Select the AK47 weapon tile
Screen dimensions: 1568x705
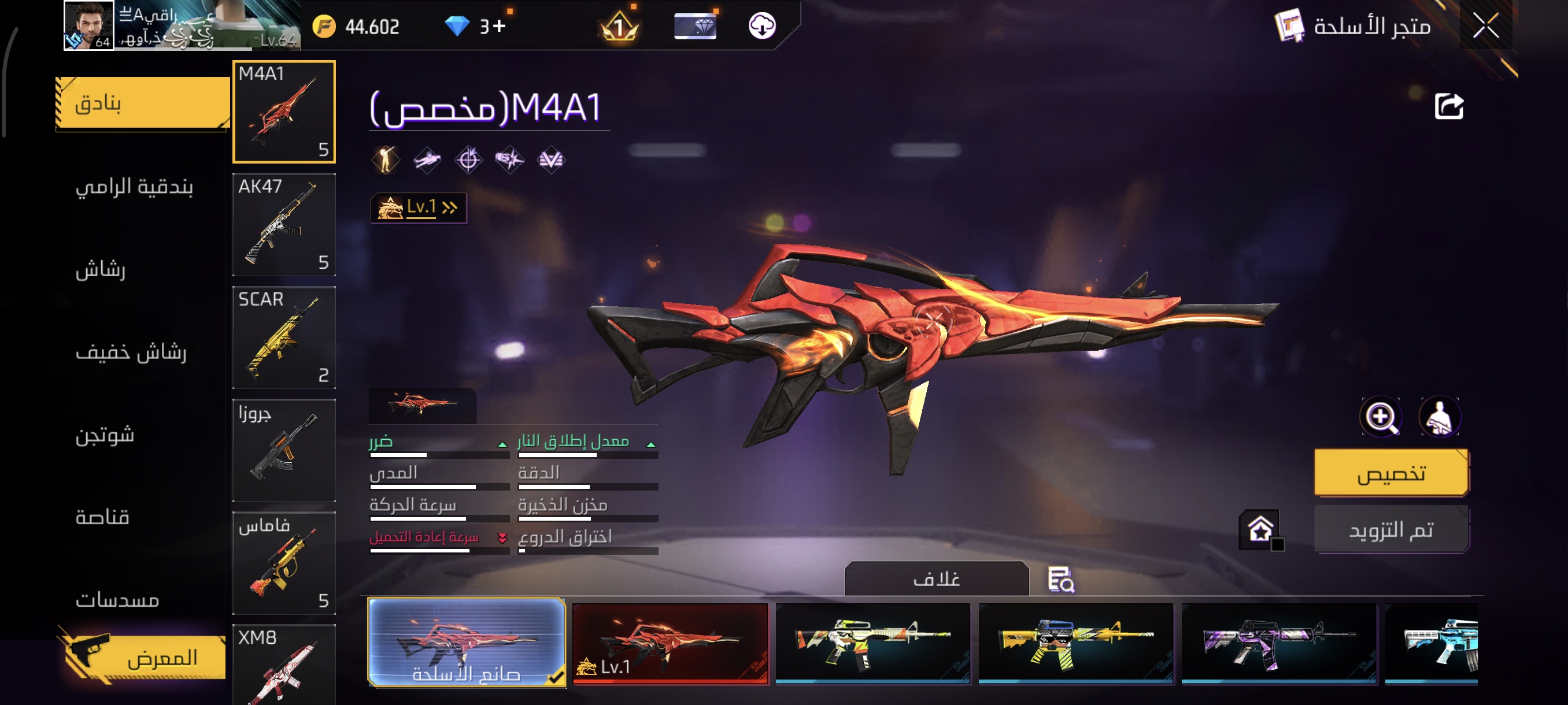click(284, 224)
